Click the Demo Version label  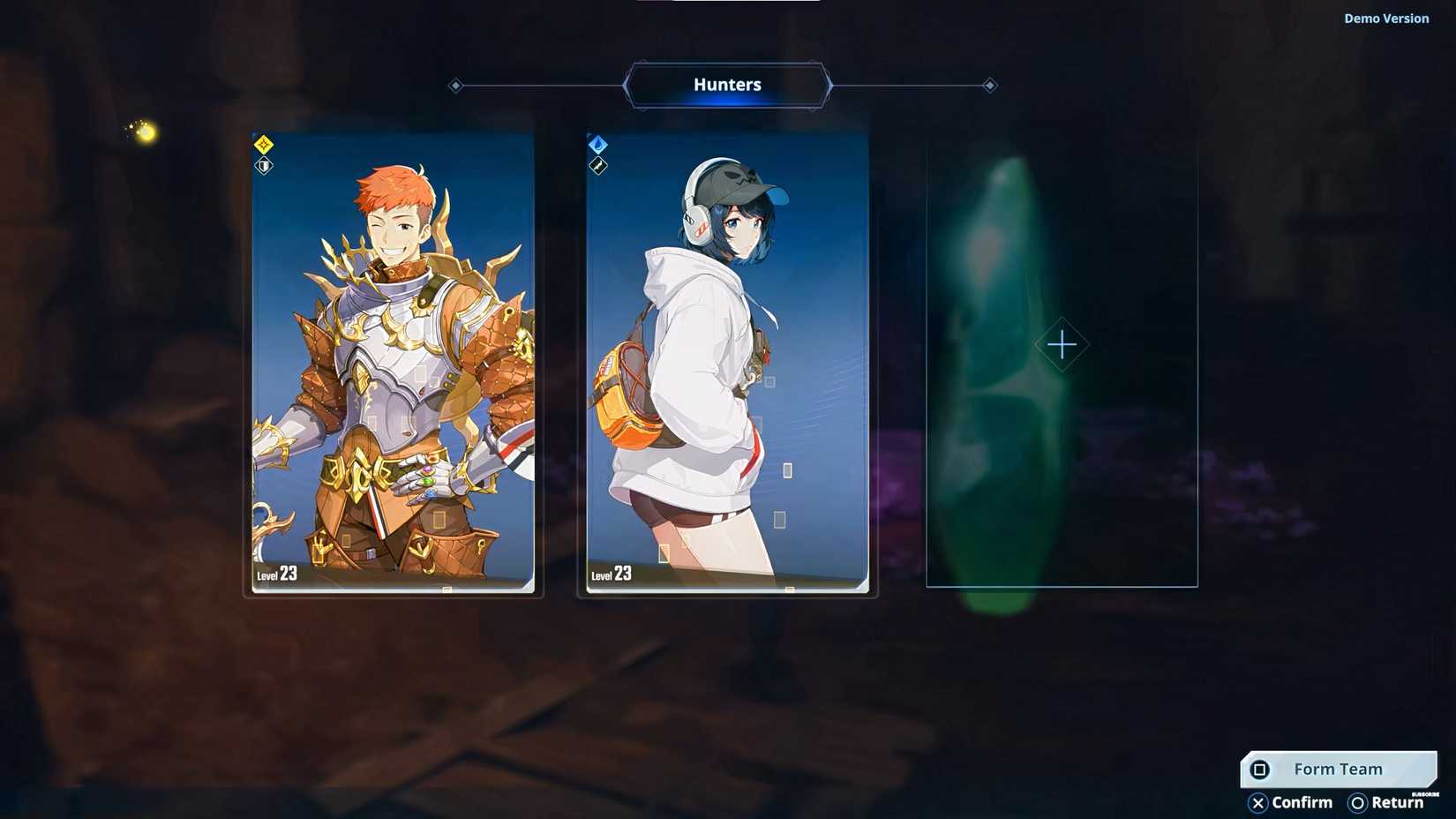click(x=1386, y=18)
